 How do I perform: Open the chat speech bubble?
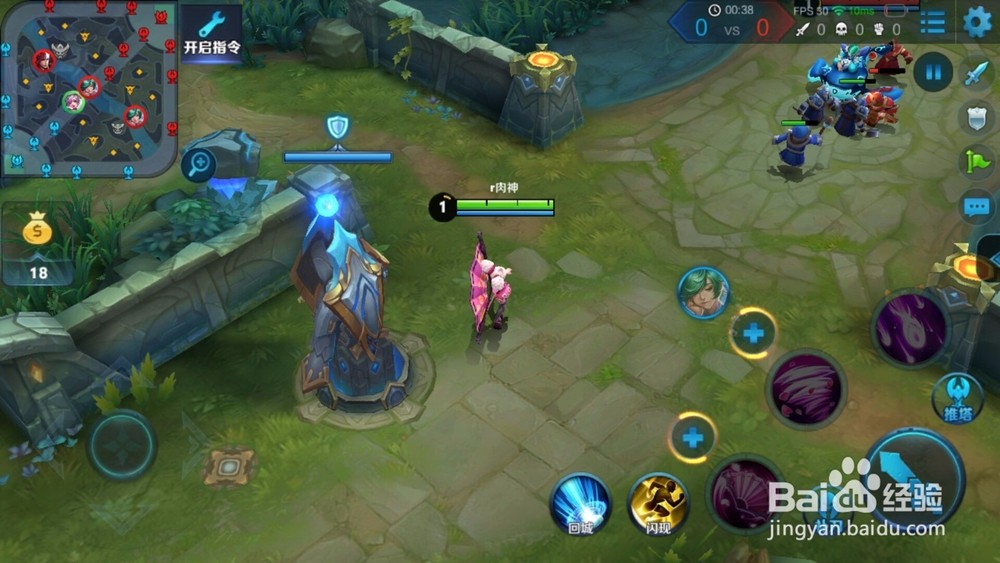pyautogui.click(x=976, y=207)
